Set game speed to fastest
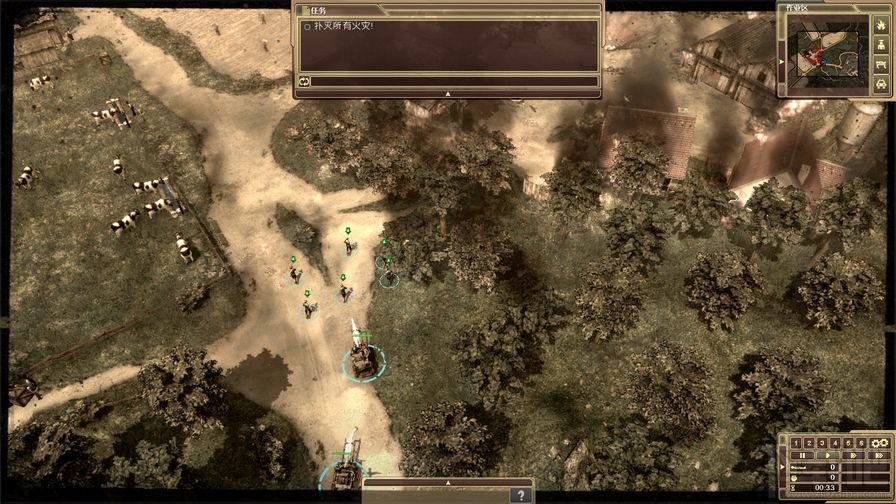 tap(879, 456)
